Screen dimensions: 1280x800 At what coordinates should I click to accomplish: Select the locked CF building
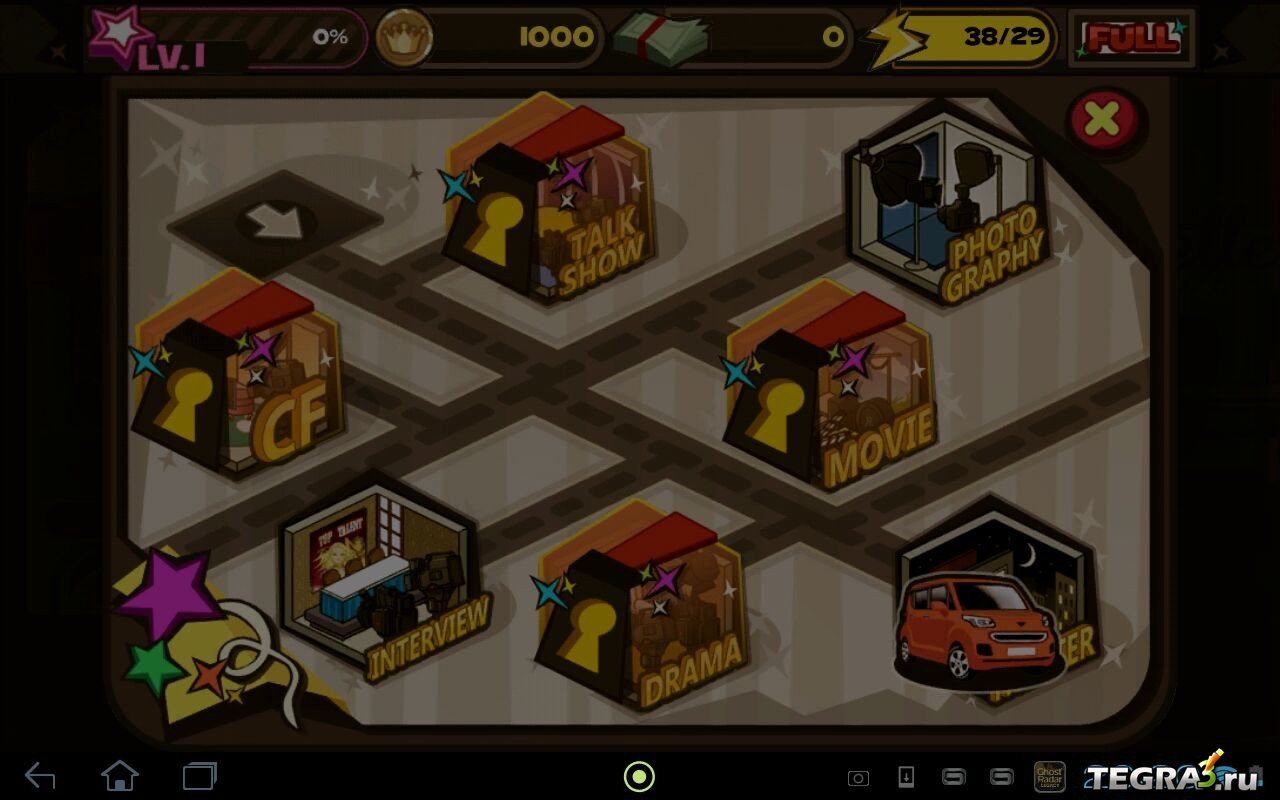(240, 385)
